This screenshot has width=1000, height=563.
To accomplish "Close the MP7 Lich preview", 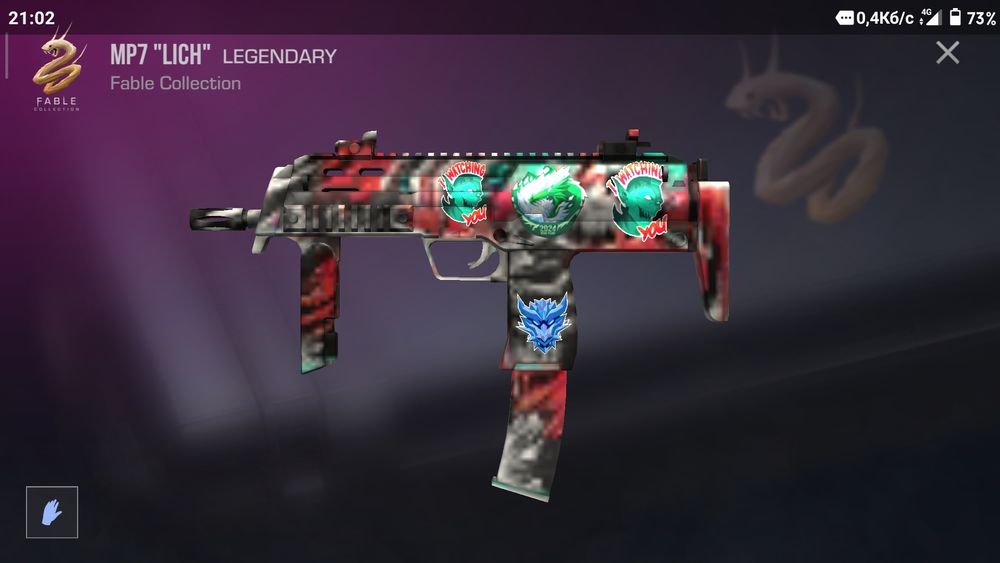I will 947,53.
